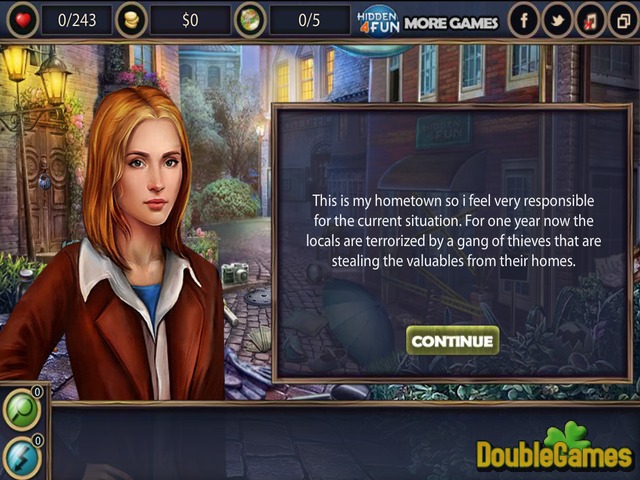Image resolution: width=640 pixels, height=480 pixels.
Task: Toggle the music note sound button
Action: (x=591, y=19)
